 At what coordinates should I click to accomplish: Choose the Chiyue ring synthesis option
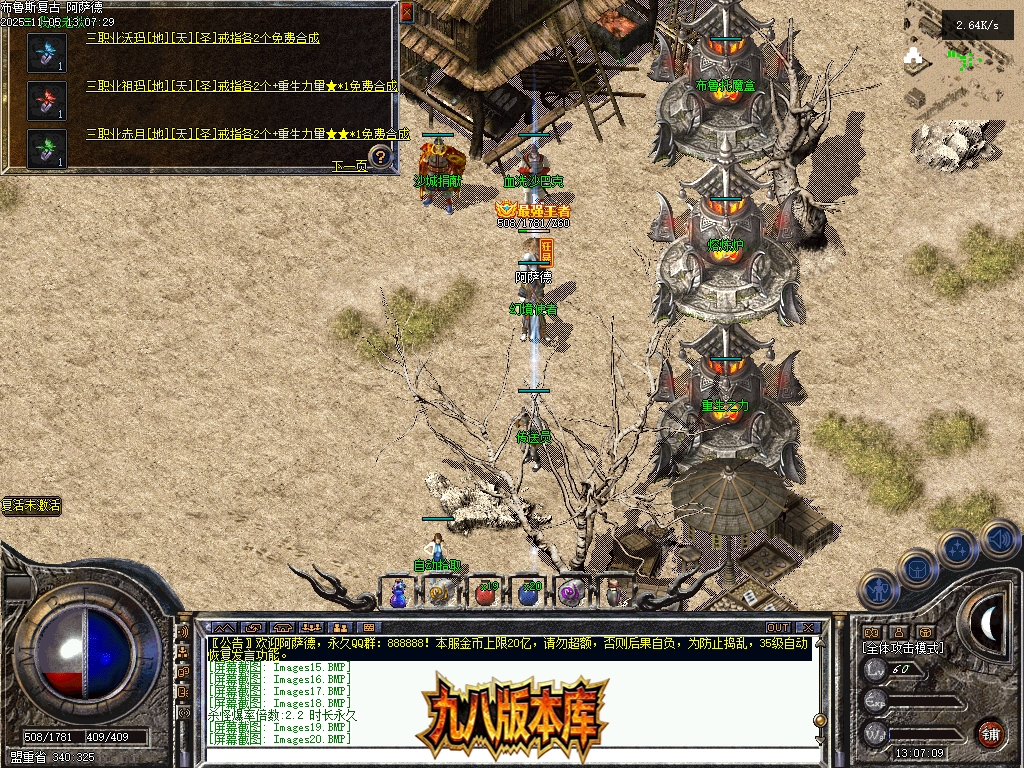coord(247,134)
